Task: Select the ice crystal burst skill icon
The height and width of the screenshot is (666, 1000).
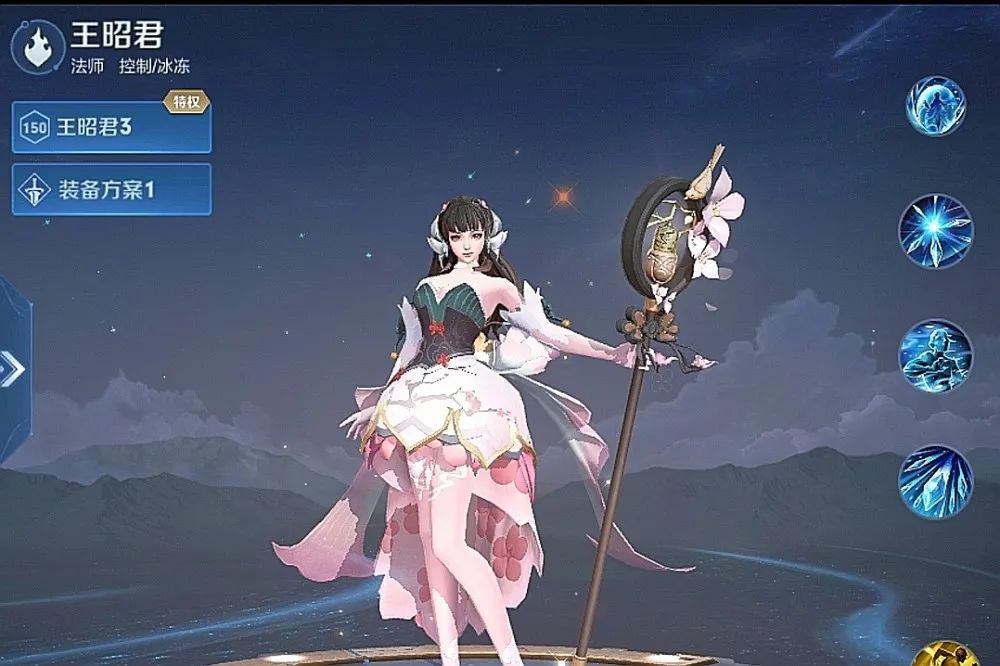Action: tap(935, 231)
